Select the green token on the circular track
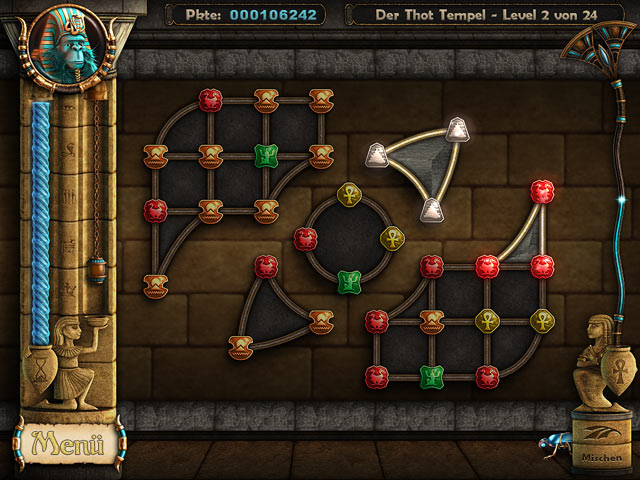 point(348,280)
